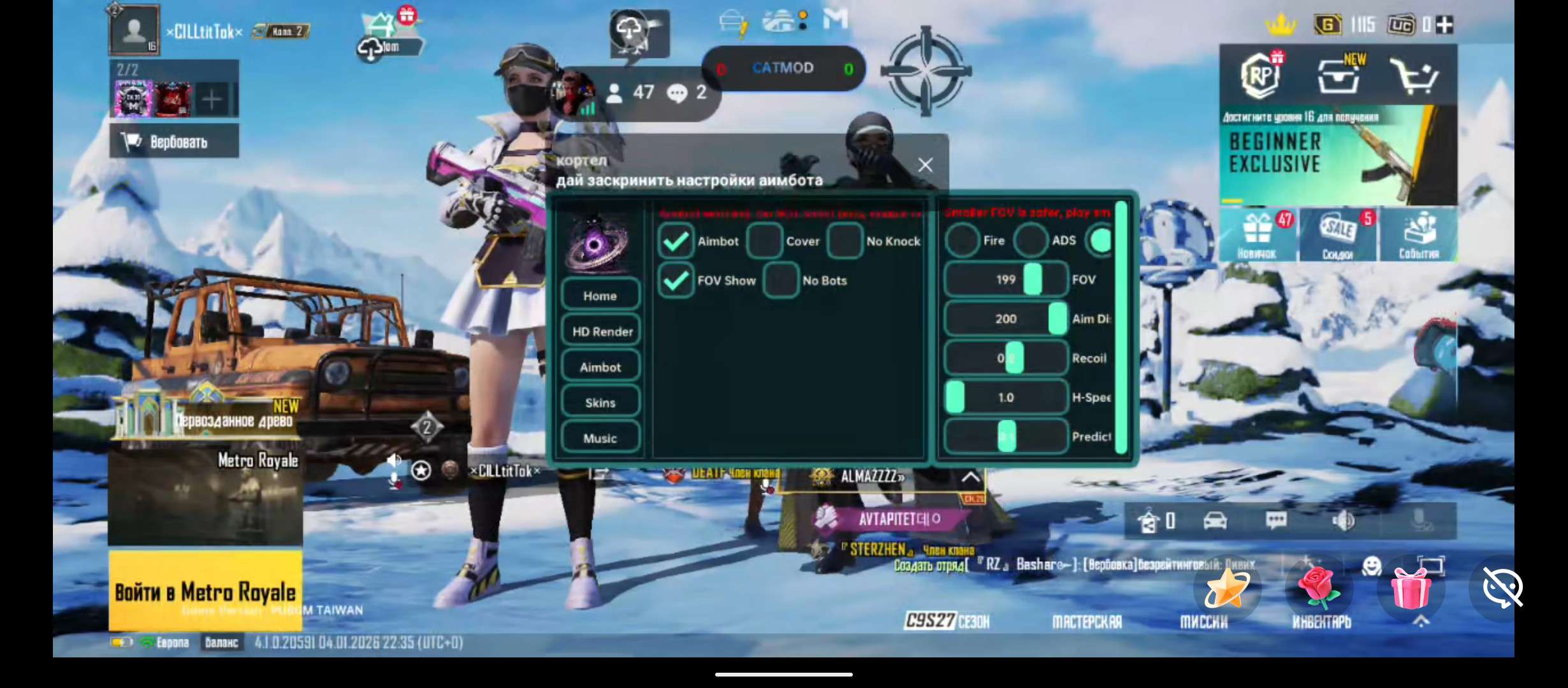Screen dimensions: 1568x688
Task: Toggle the FOV Show checkbox
Action: click(675, 280)
